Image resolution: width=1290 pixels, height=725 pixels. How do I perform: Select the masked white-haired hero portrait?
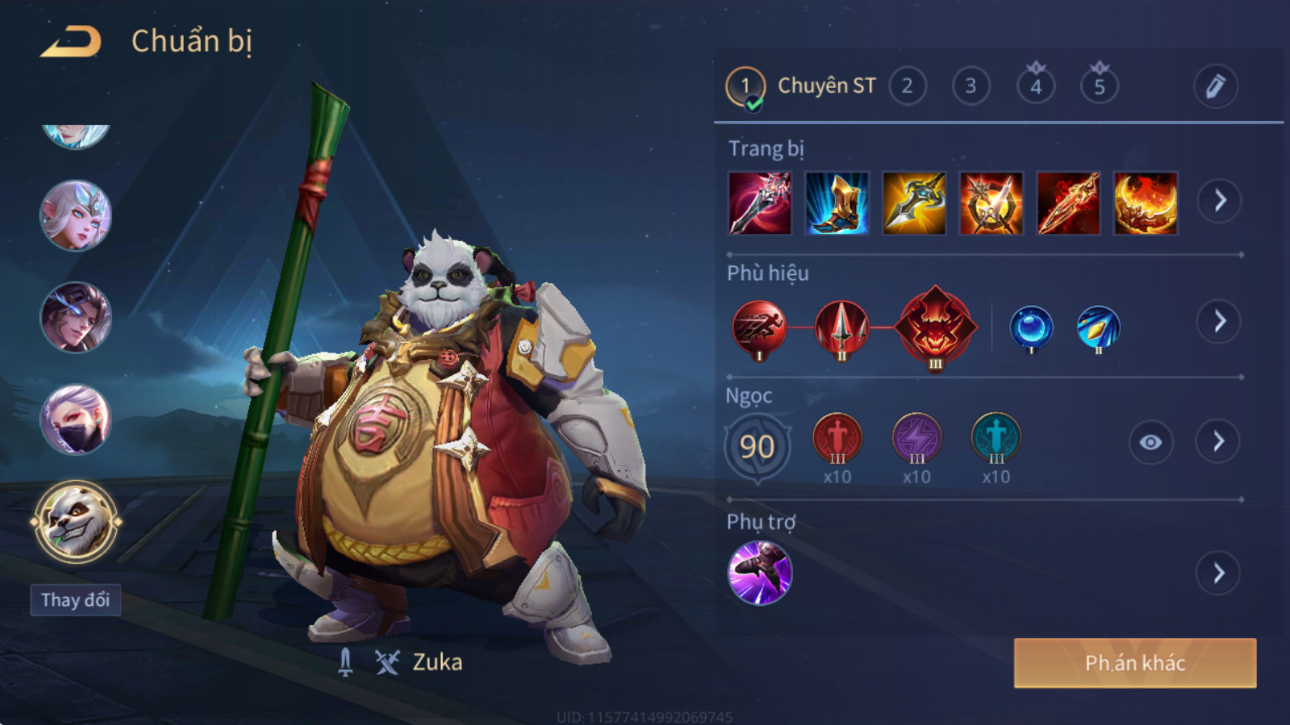point(75,419)
